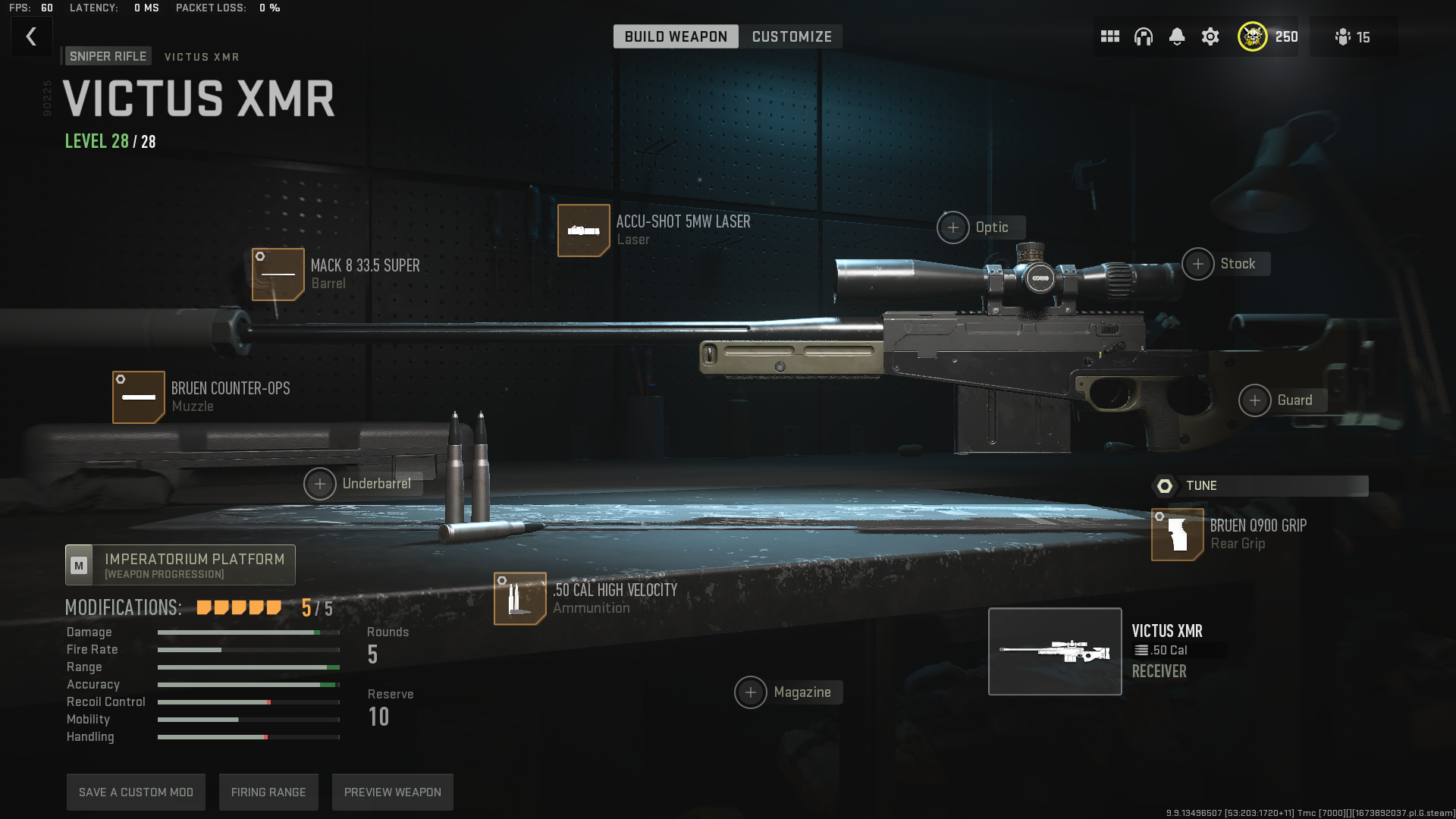Add a Magazine attachment
The image size is (1456, 819).
coord(751,692)
